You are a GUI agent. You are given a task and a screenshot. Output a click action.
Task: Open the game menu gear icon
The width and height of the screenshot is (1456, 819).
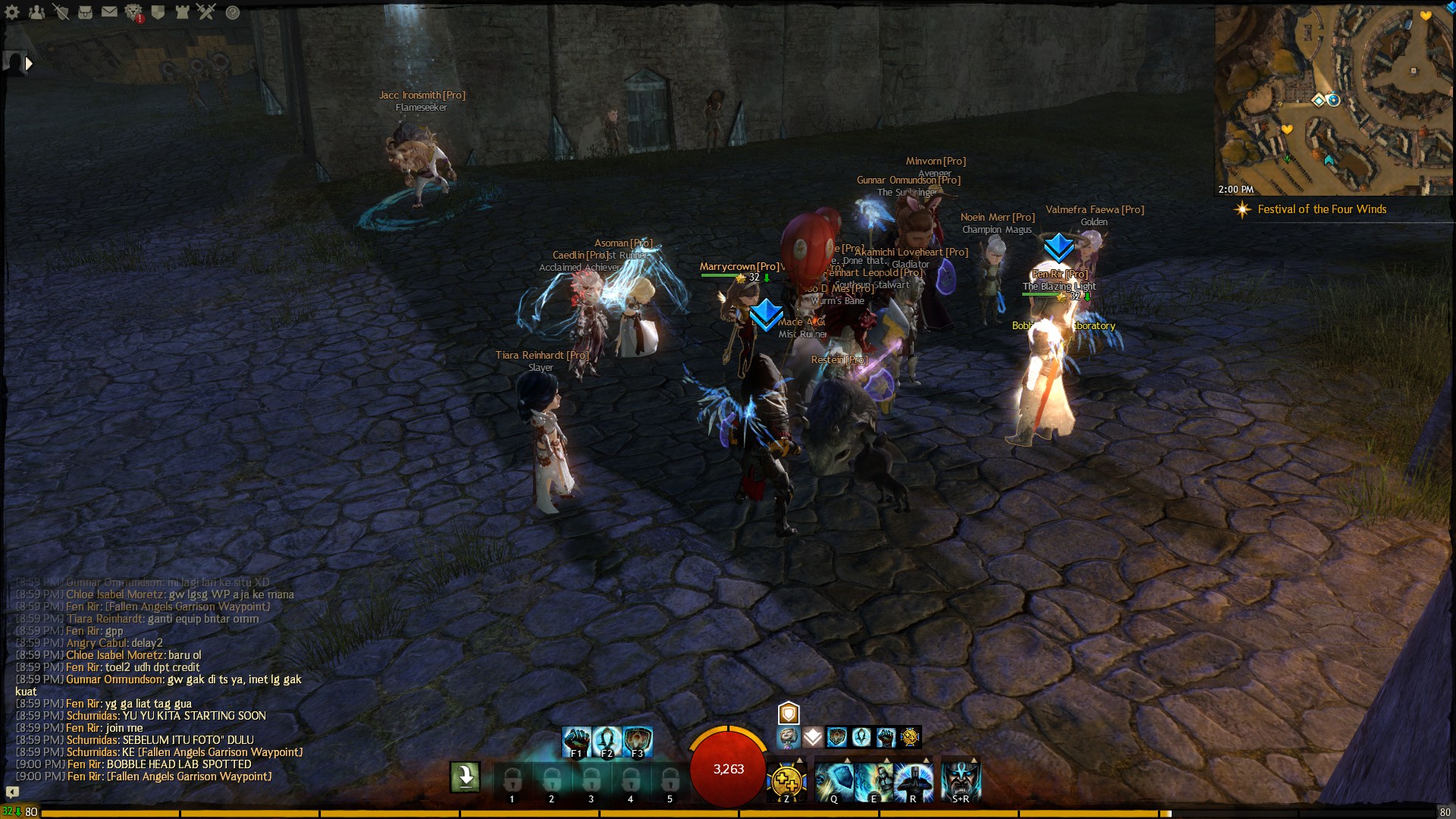click(x=12, y=12)
